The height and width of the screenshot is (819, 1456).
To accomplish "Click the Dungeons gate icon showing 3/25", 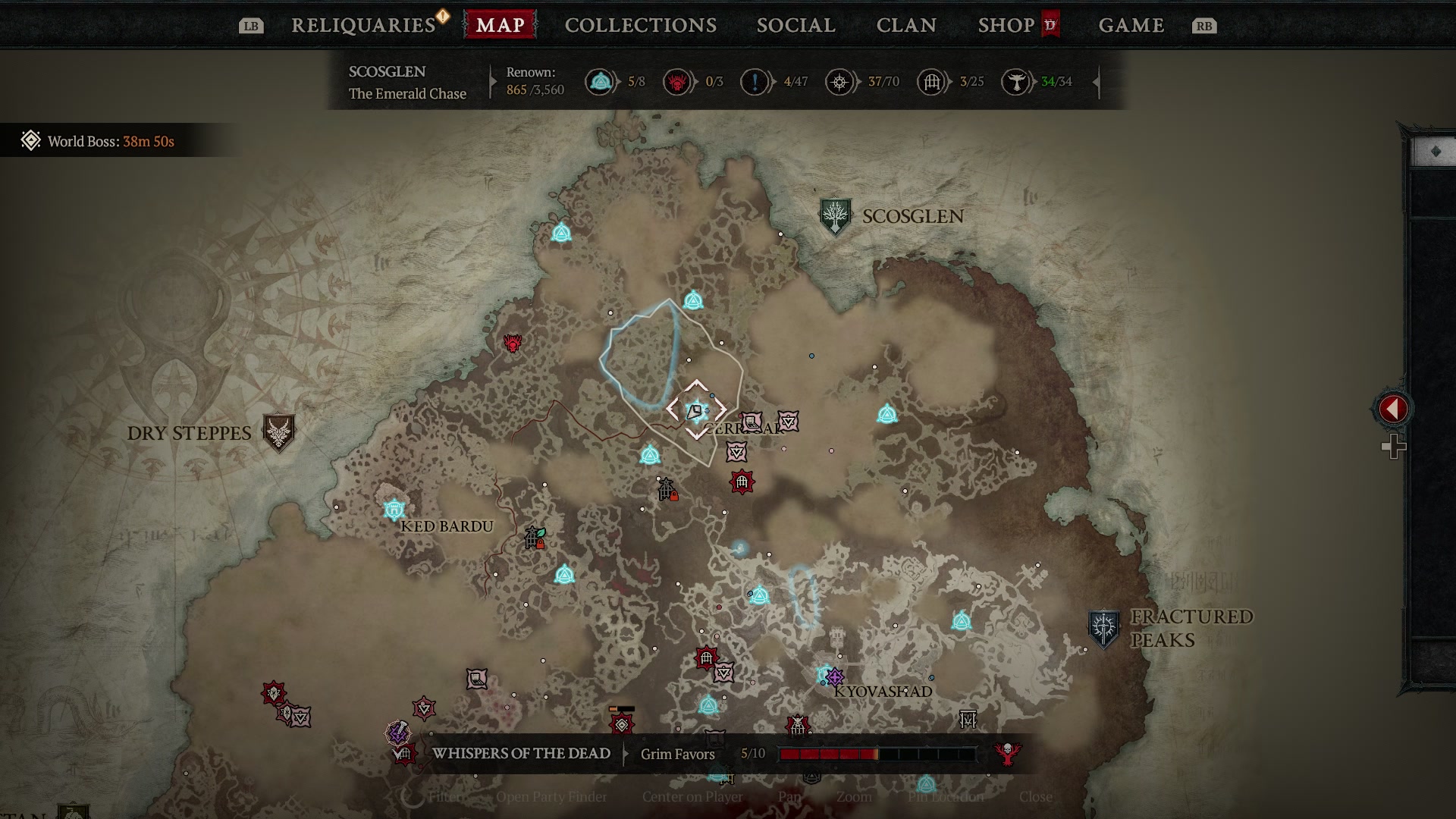I will 930,82.
